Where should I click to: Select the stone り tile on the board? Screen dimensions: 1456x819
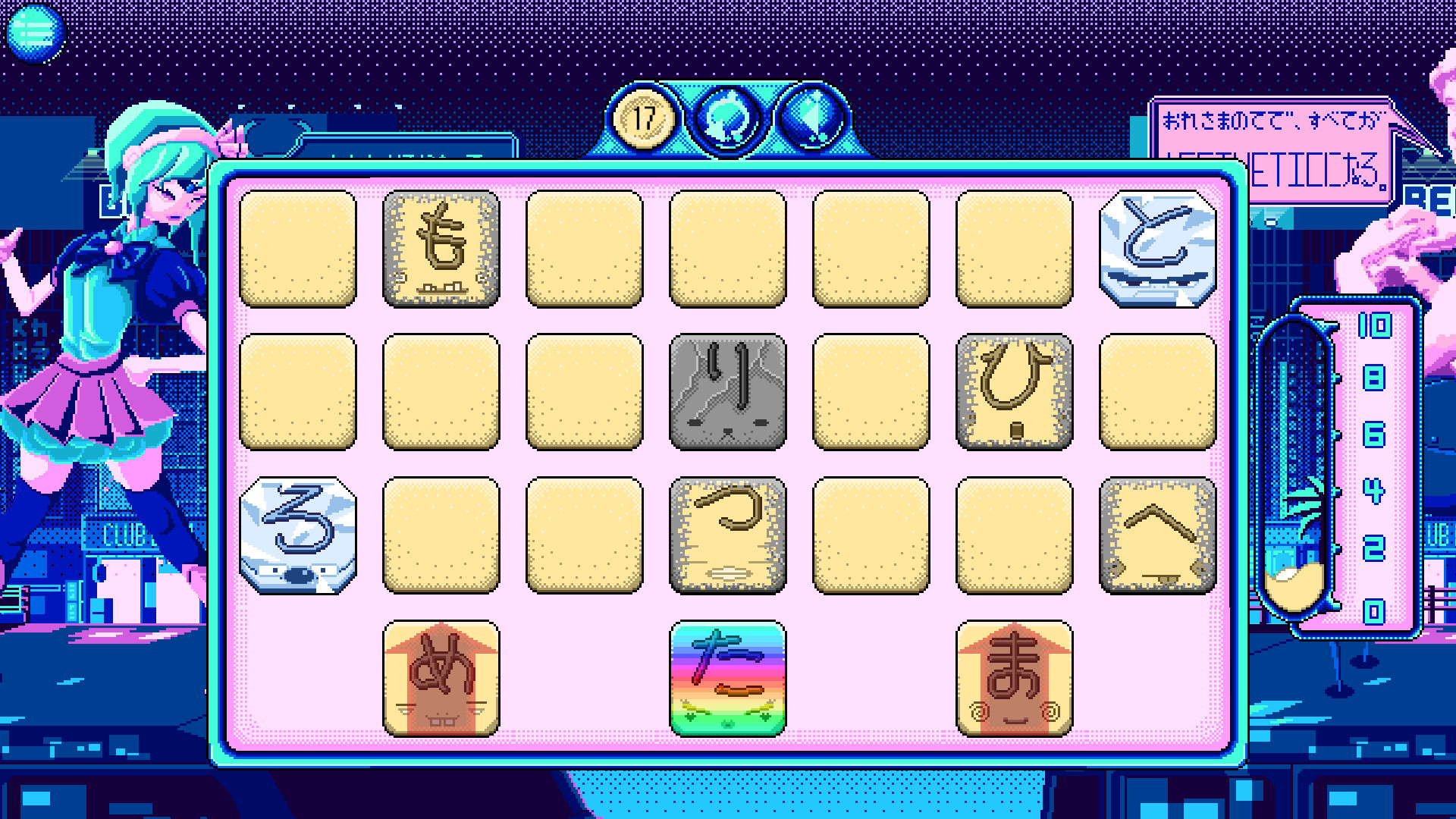pos(727,390)
